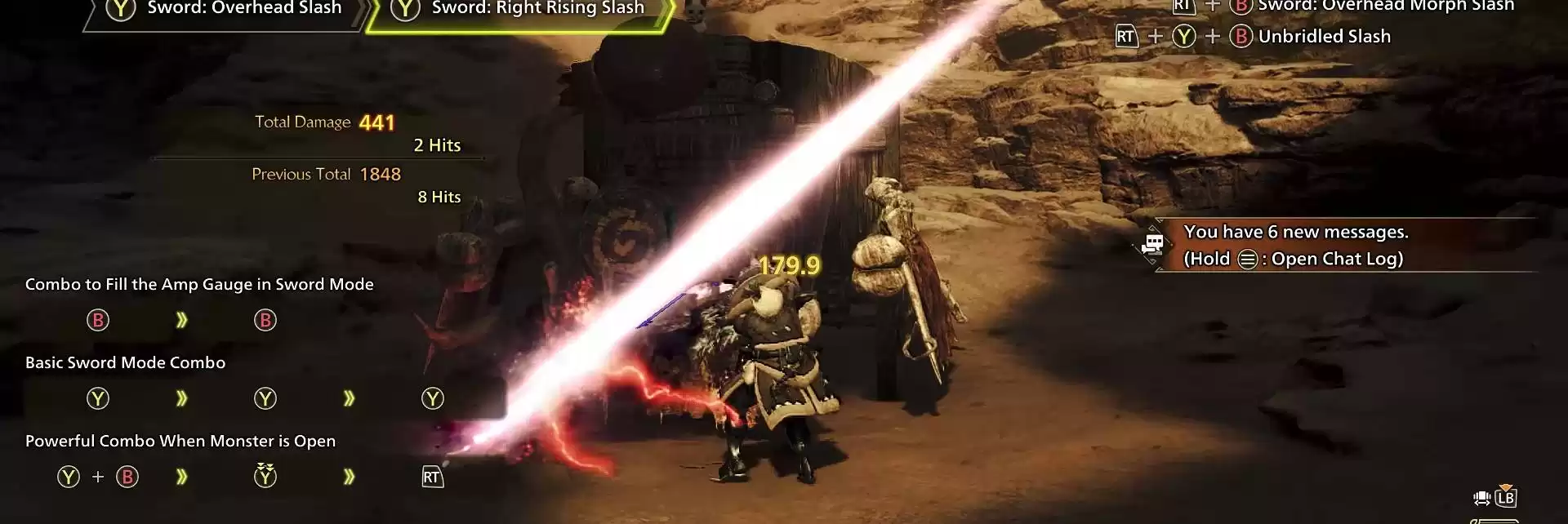Open the 6 new messages notification
1568x524 pixels.
[x=1295, y=233]
